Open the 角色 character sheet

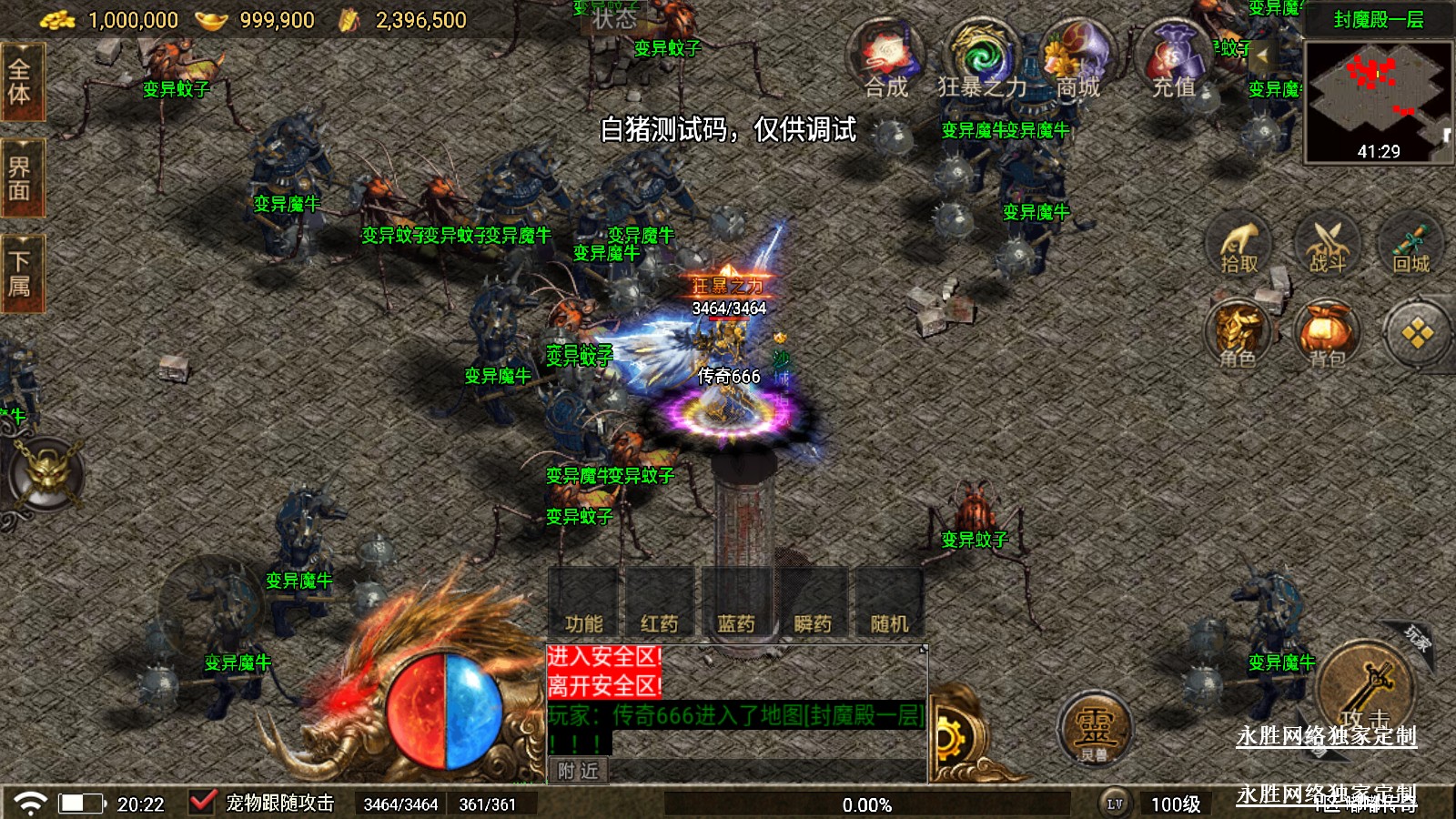pos(1239,334)
